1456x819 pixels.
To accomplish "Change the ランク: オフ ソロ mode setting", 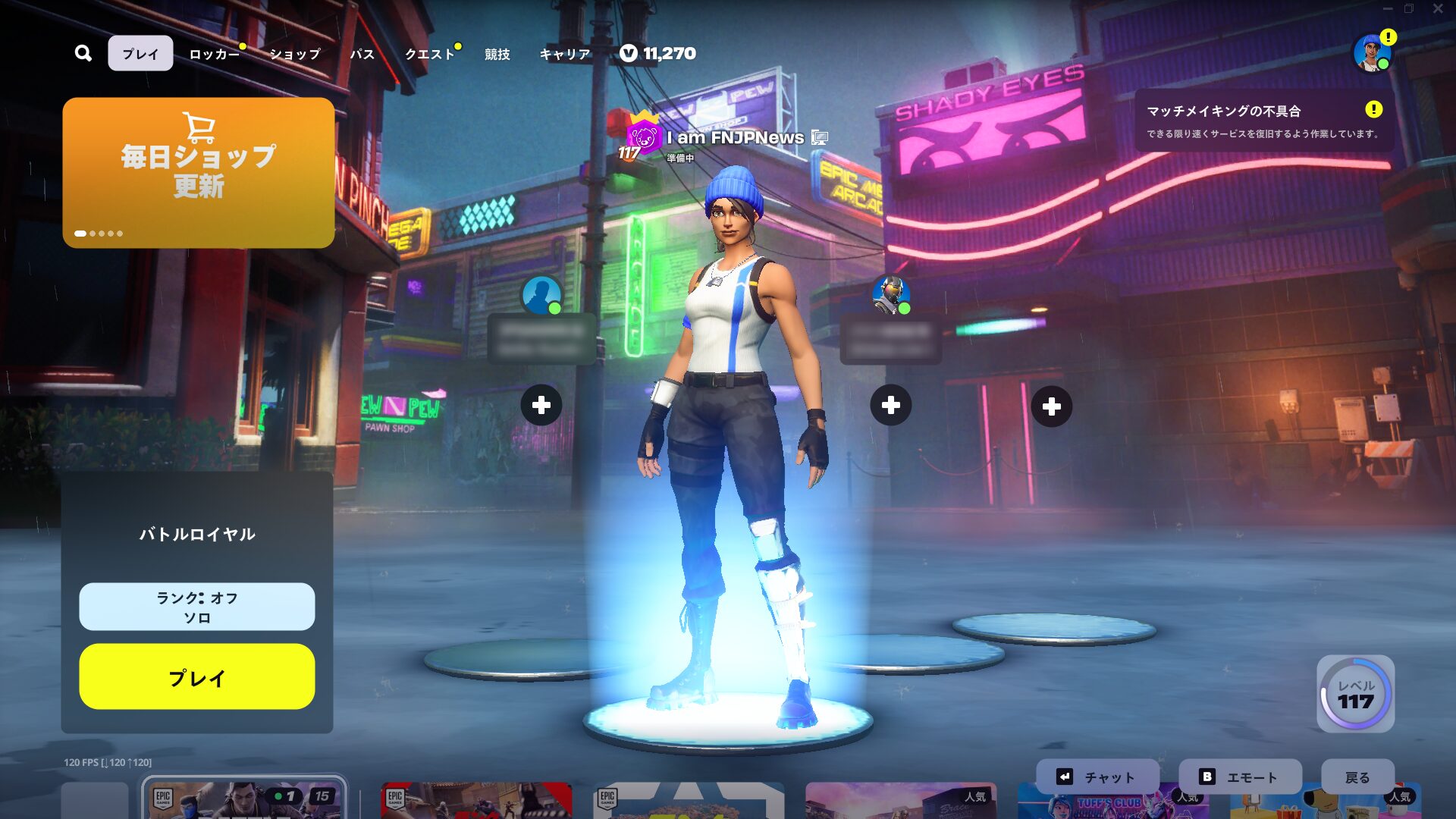I will coord(197,607).
